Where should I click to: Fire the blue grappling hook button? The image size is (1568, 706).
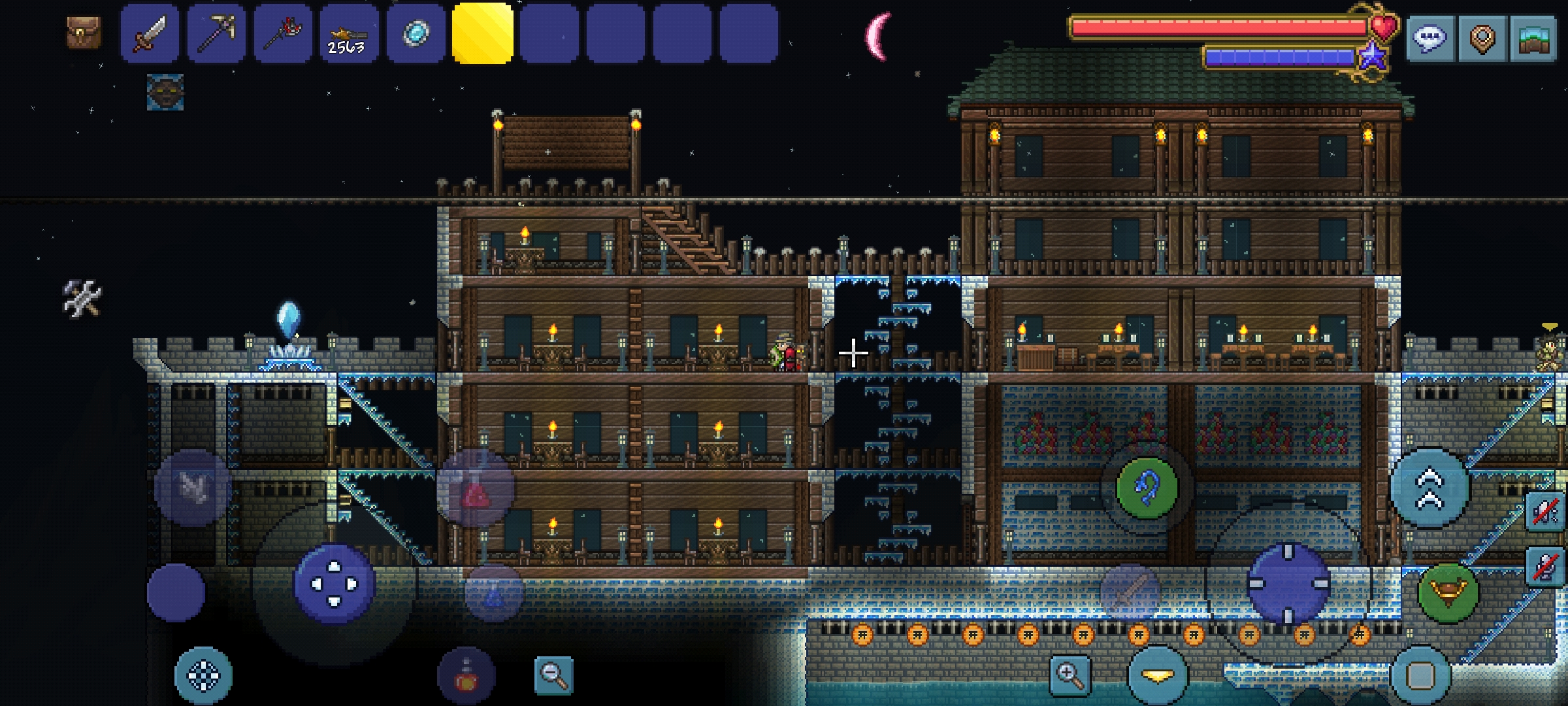point(1147,488)
